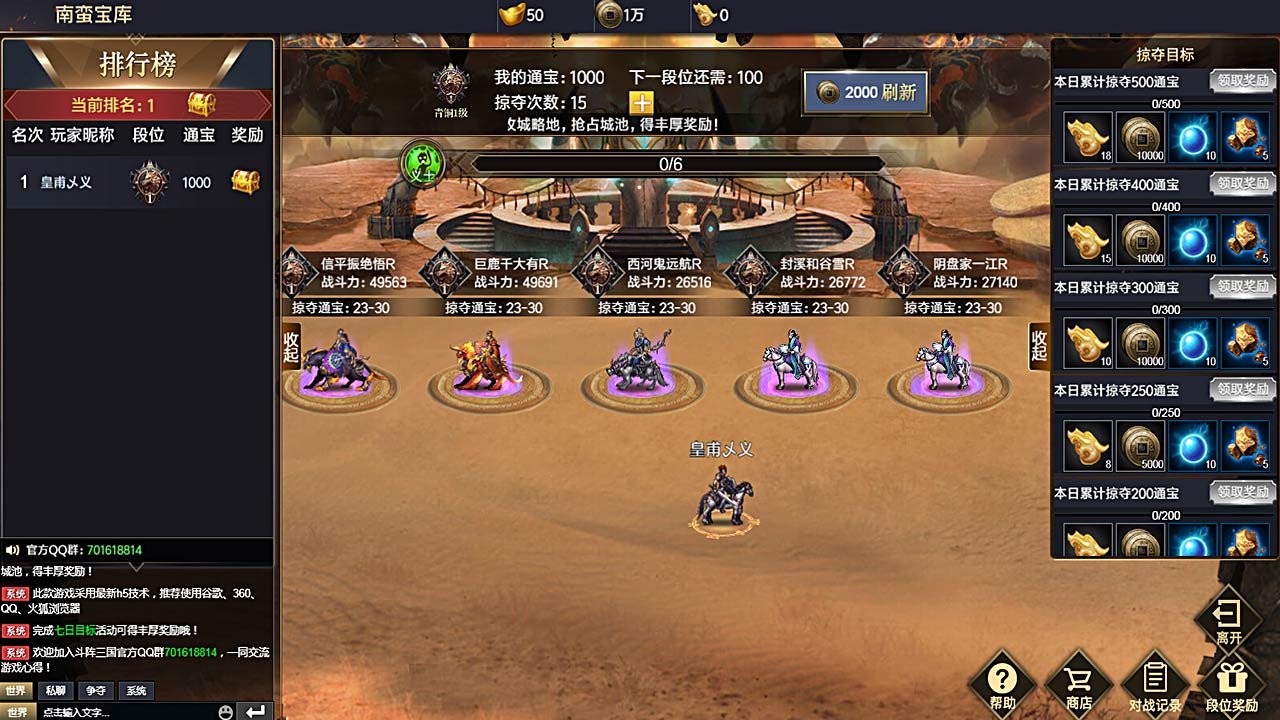The height and width of the screenshot is (720, 1280).
Task: Switch to the 争夺 chat tab
Action: pos(96,690)
